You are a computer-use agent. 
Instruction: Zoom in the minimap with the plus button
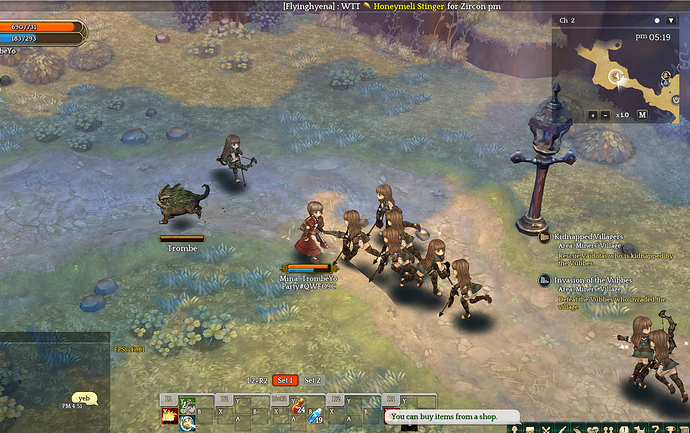[593, 114]
